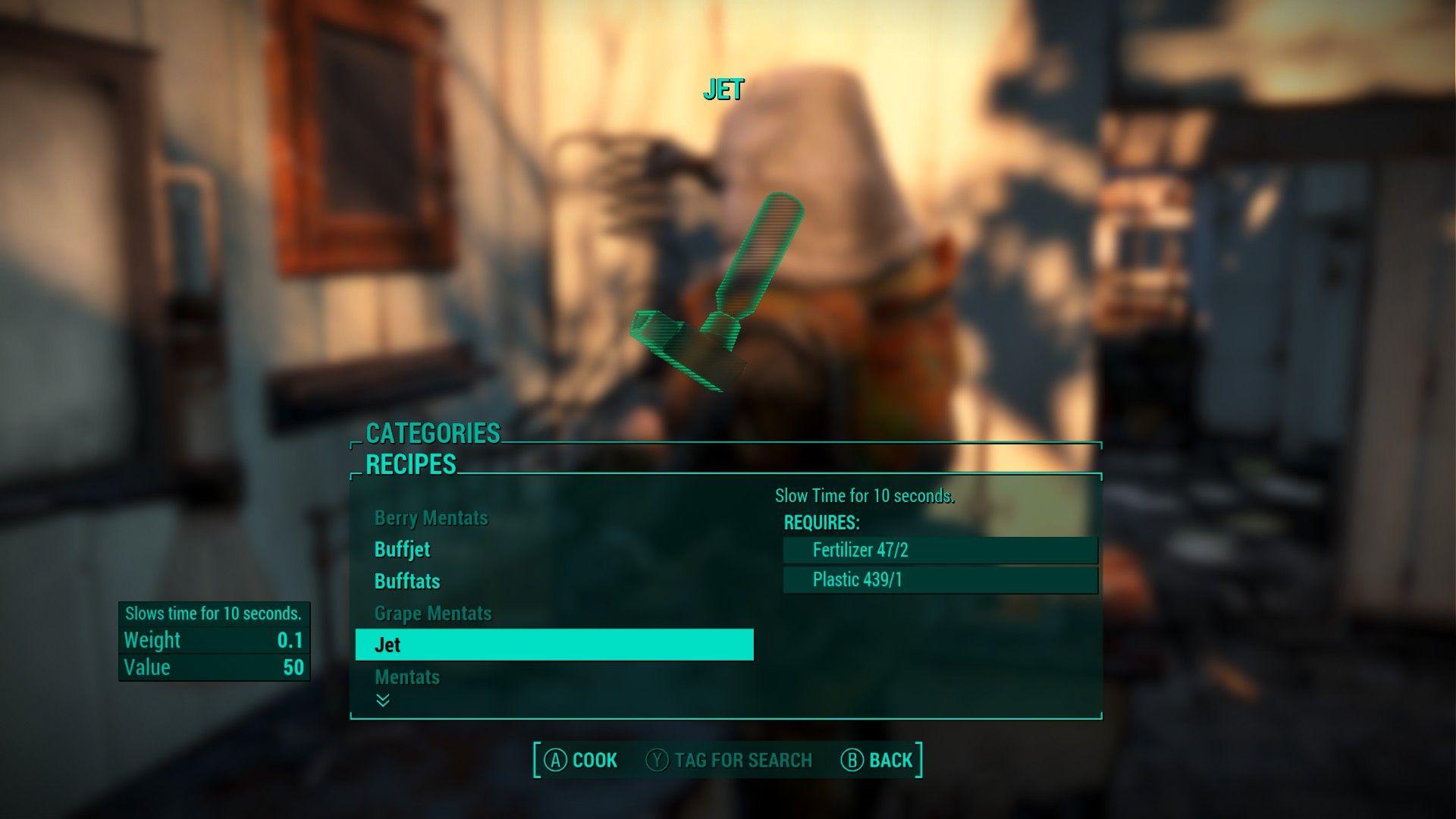The height and width of the screenshot is (819, 1456).
Task: Click the Cook button
Action: [582, 760]
